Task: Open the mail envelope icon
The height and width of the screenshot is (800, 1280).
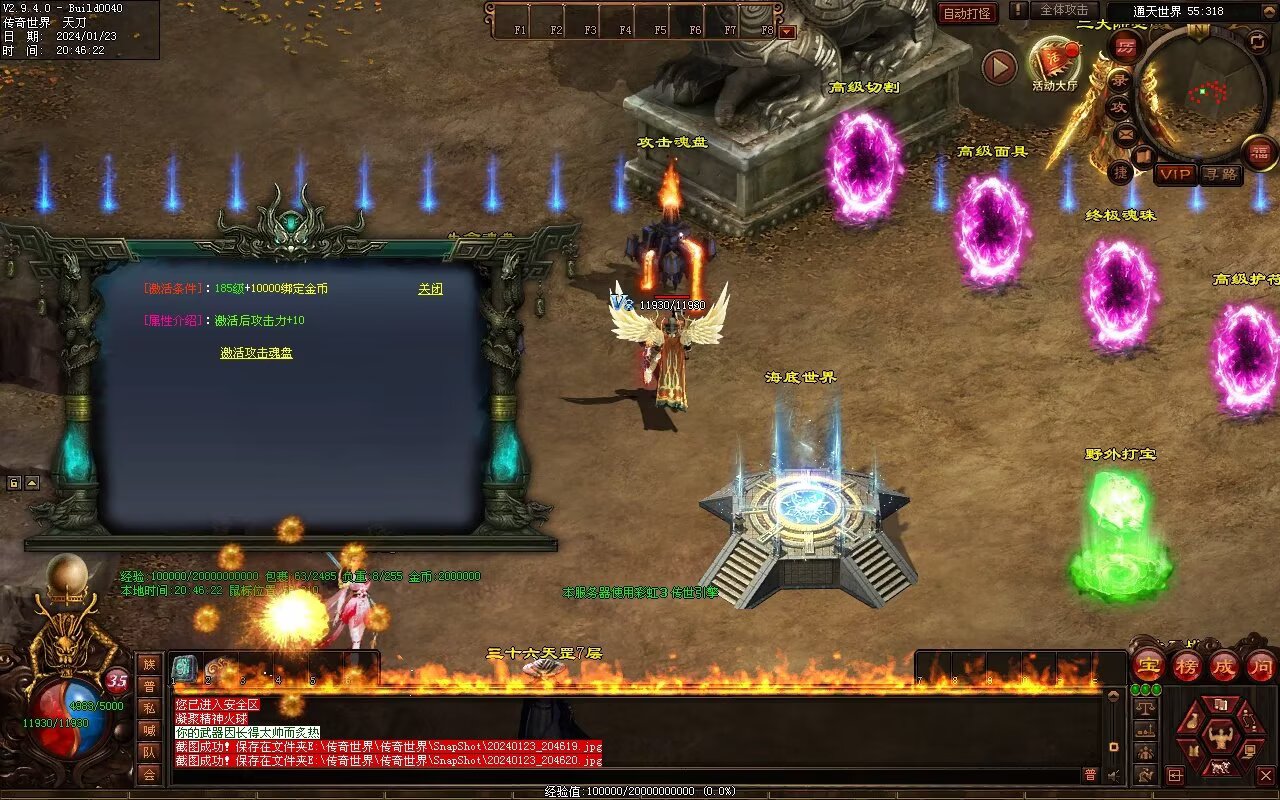Action: (1126, 133)
